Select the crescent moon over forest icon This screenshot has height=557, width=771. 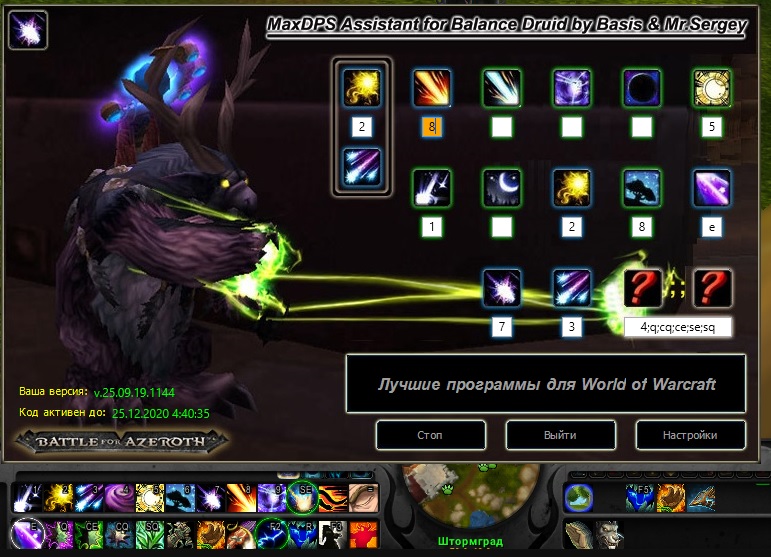coord(502,187)
